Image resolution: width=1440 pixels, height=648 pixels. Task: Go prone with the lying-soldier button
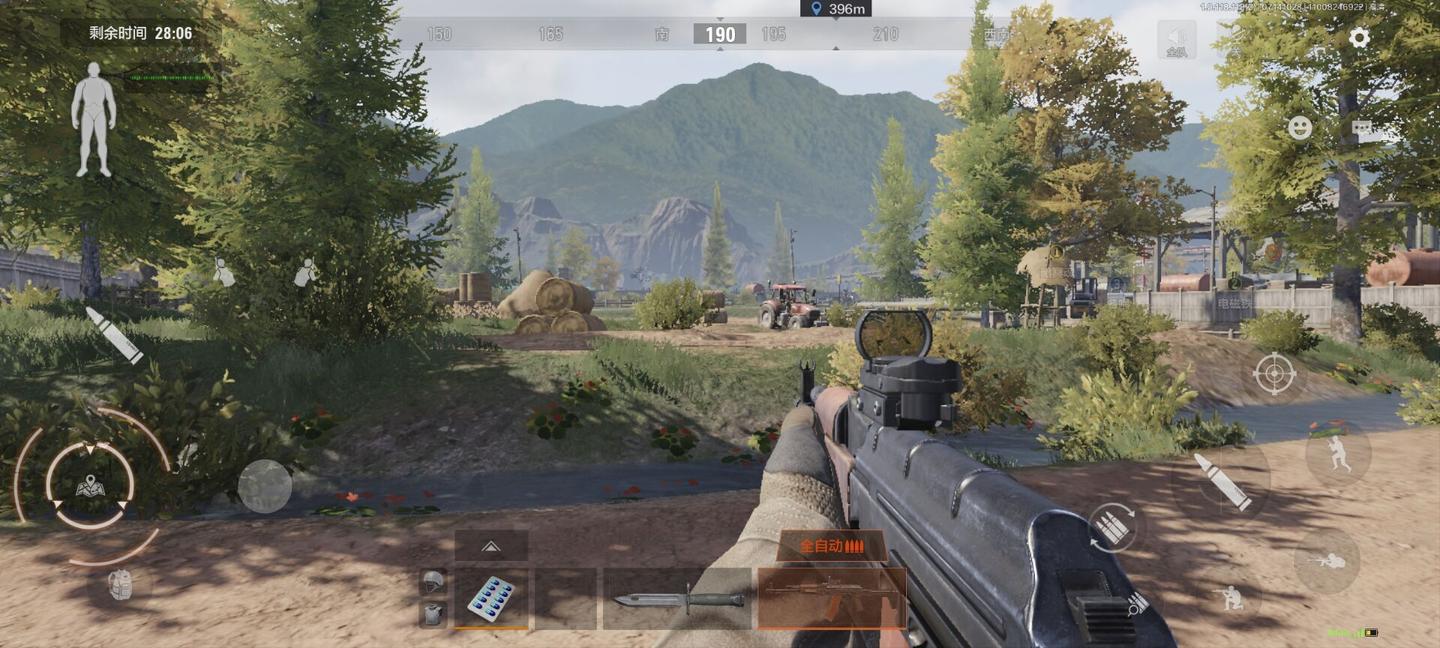coord(1327,562)
